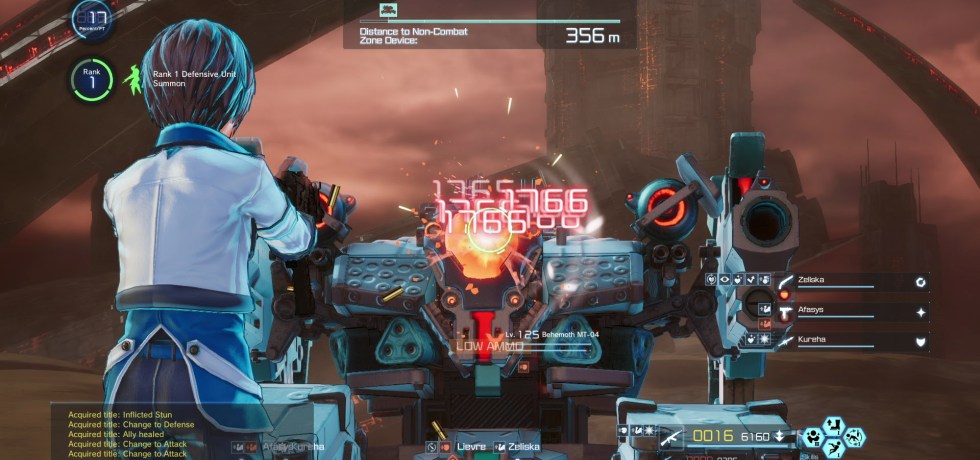The width and height of the screenshot is (980, 460).
Task: Activate the green Defensive Unit Summon icon
Action: (x=133, y=80)
